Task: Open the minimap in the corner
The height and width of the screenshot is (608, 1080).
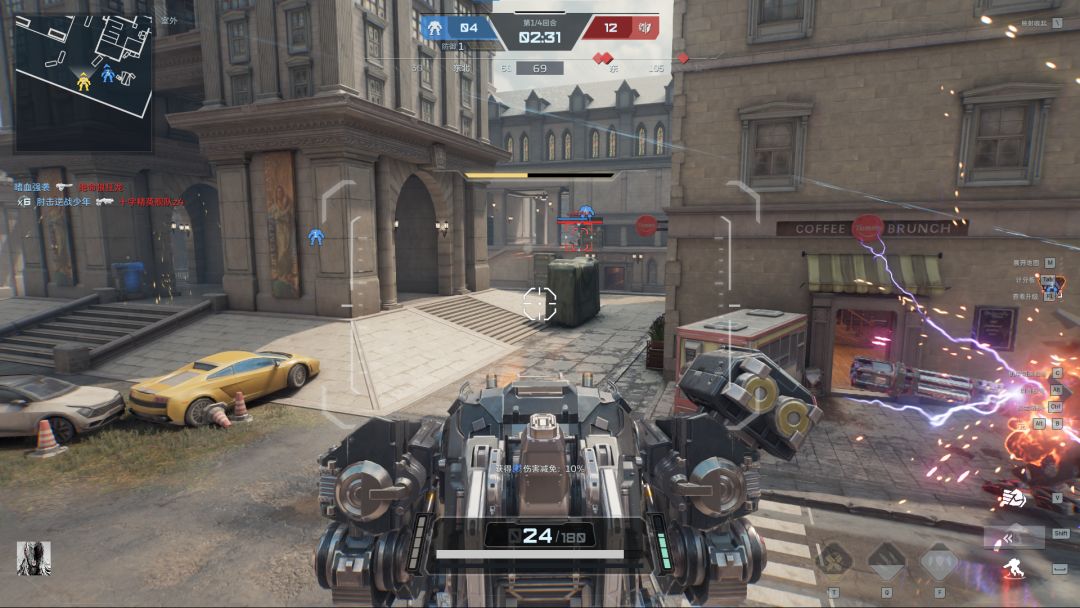Action: coord(83,81)
